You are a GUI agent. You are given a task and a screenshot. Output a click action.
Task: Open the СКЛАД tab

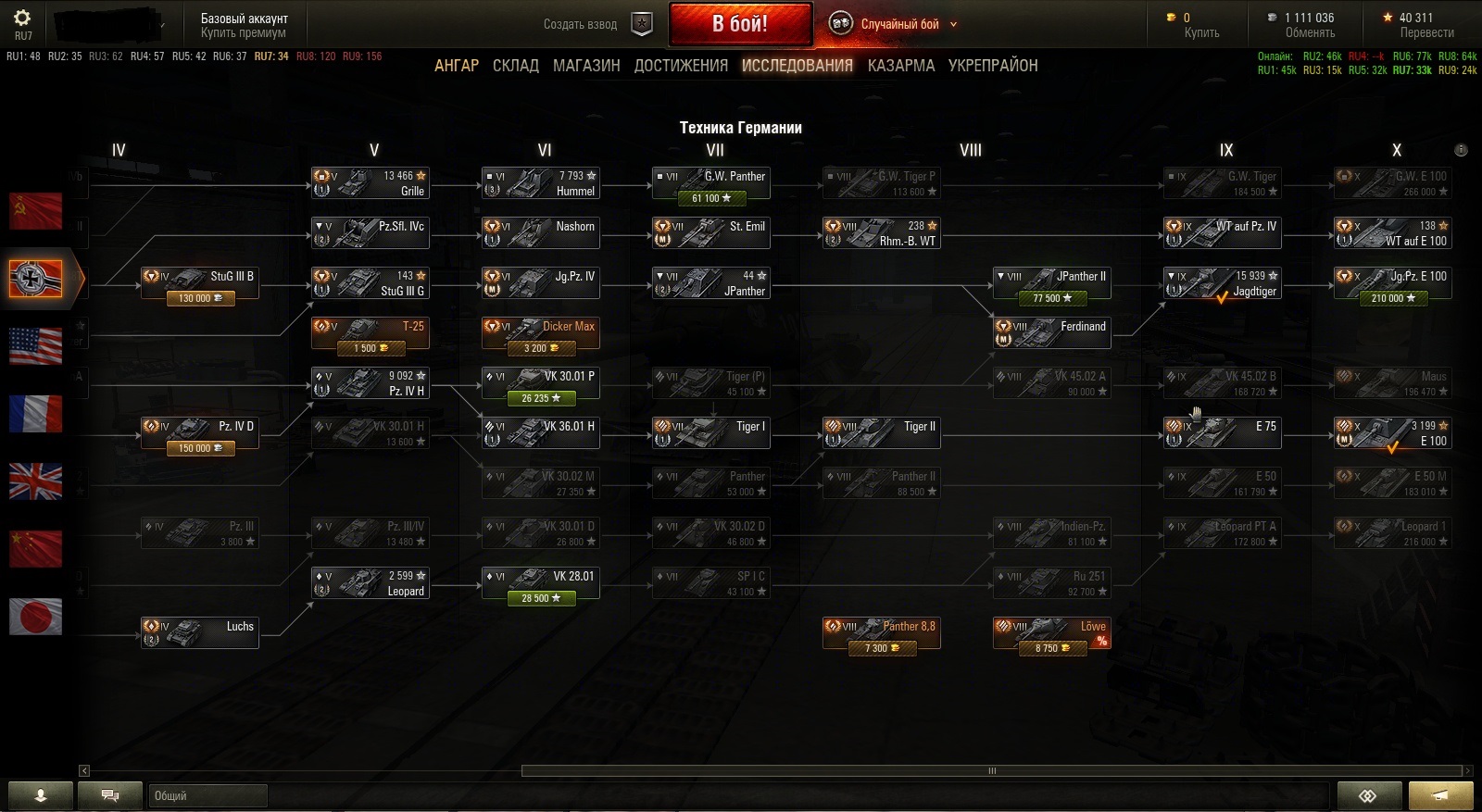point(516,66)
